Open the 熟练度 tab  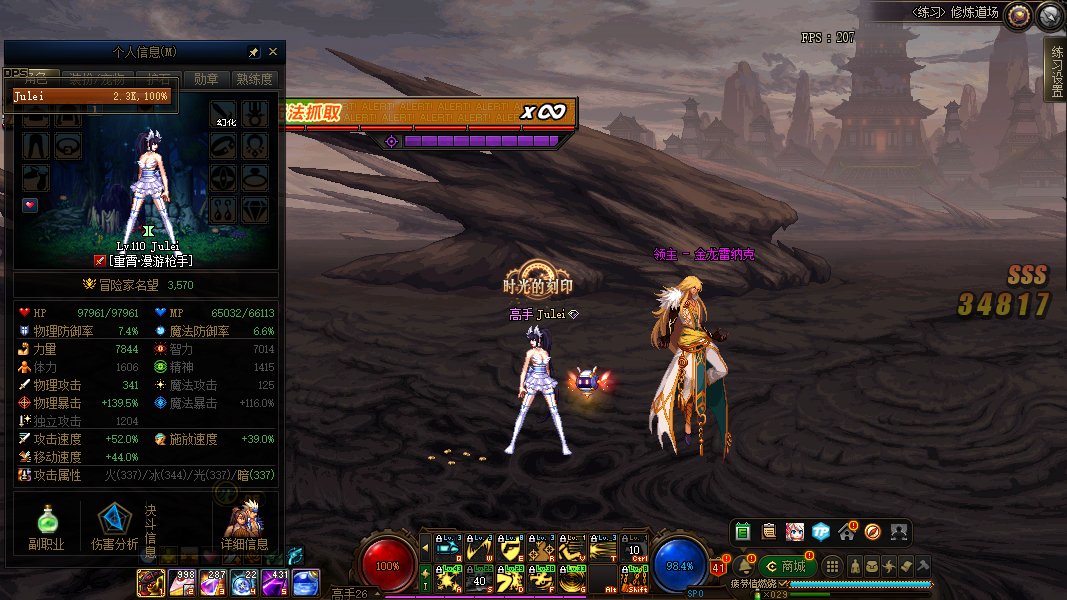coord(254,79)
